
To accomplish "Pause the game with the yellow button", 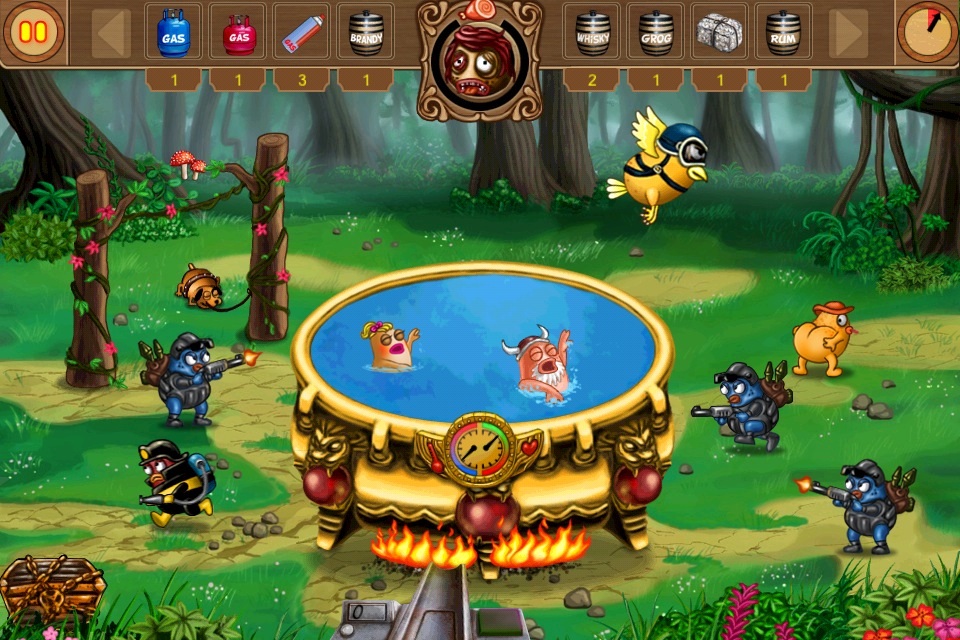I will tap(34, 32).
